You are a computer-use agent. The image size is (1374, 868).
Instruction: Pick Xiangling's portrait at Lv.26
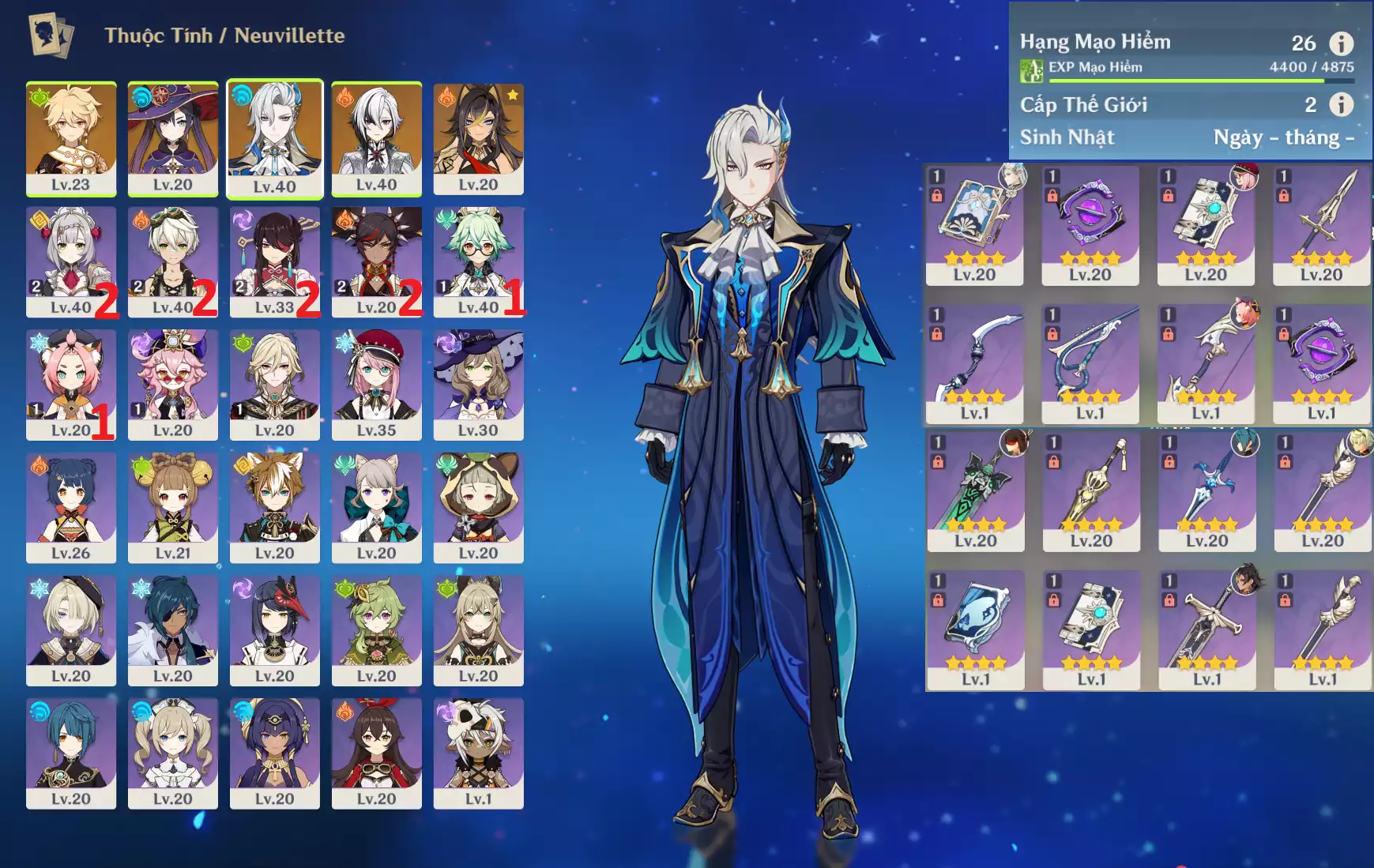[x=71, y=506]
